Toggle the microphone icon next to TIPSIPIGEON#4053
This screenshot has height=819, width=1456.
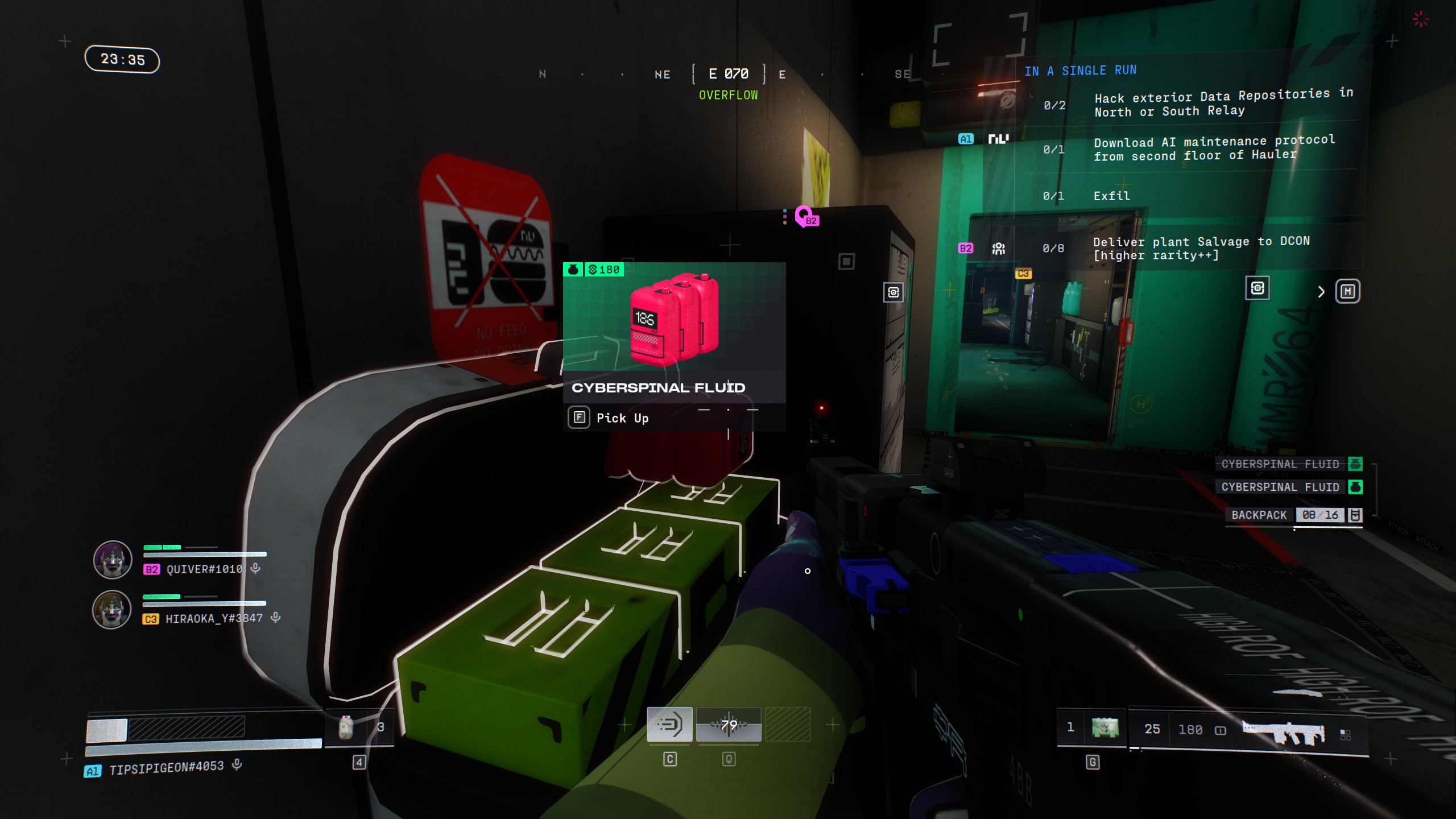click(x=237, y=765)
